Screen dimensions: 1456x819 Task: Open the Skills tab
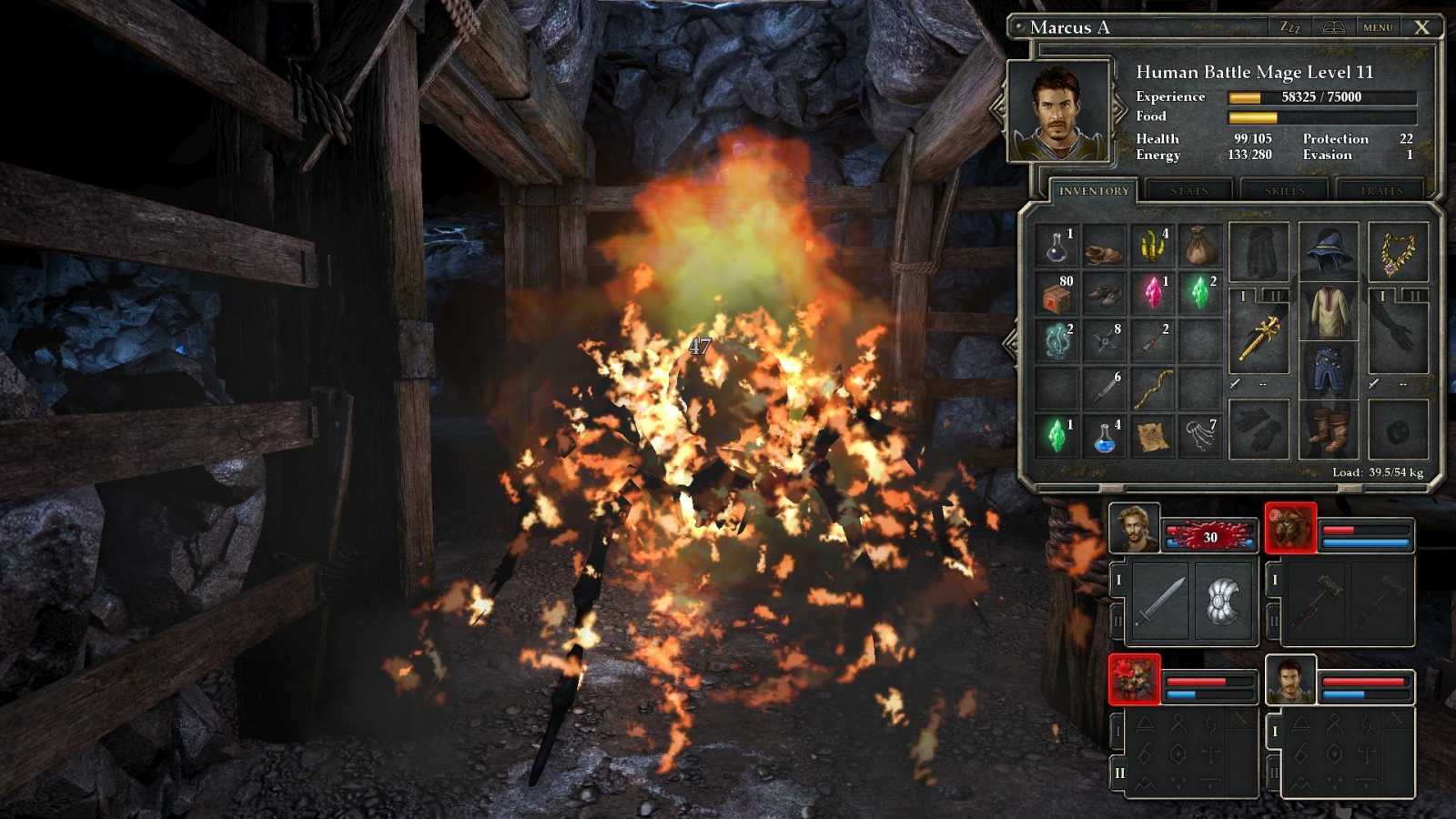tap(1284, 190)
